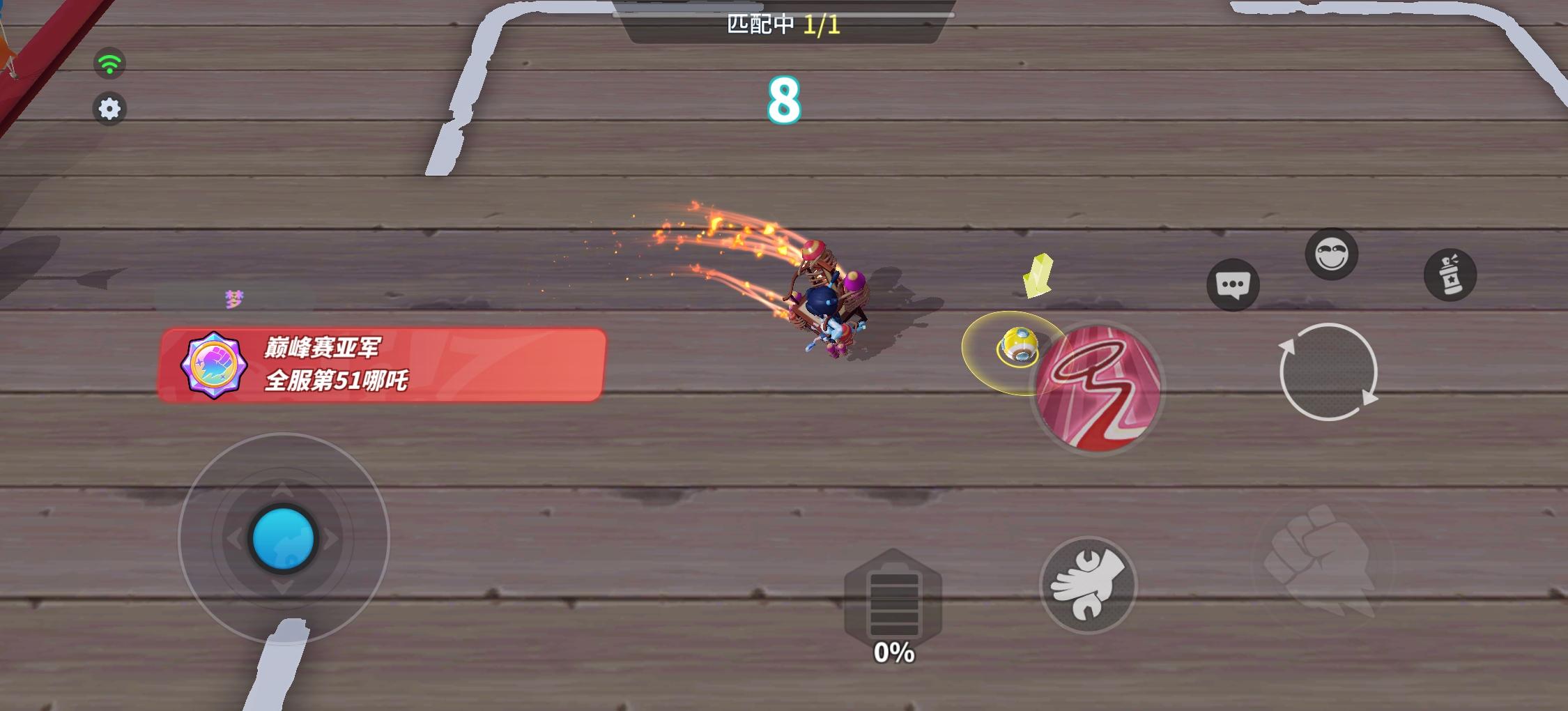Image resolution: width=1568 pixels, height=711 pixels.
Task: Check the network signal indicator
Action: point(109,63)
